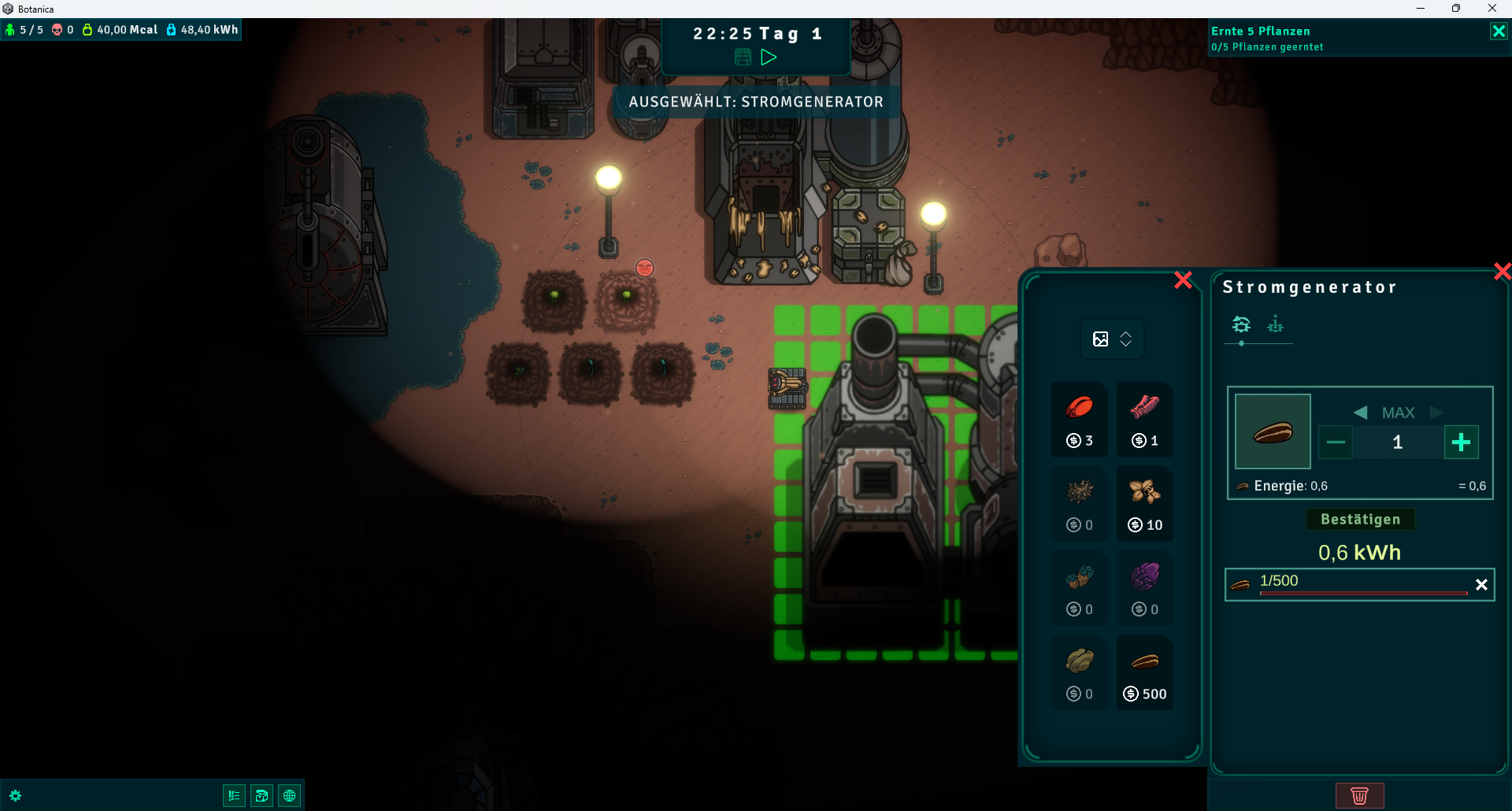Delete the generator with the trash button

[x=1359, y=796]
